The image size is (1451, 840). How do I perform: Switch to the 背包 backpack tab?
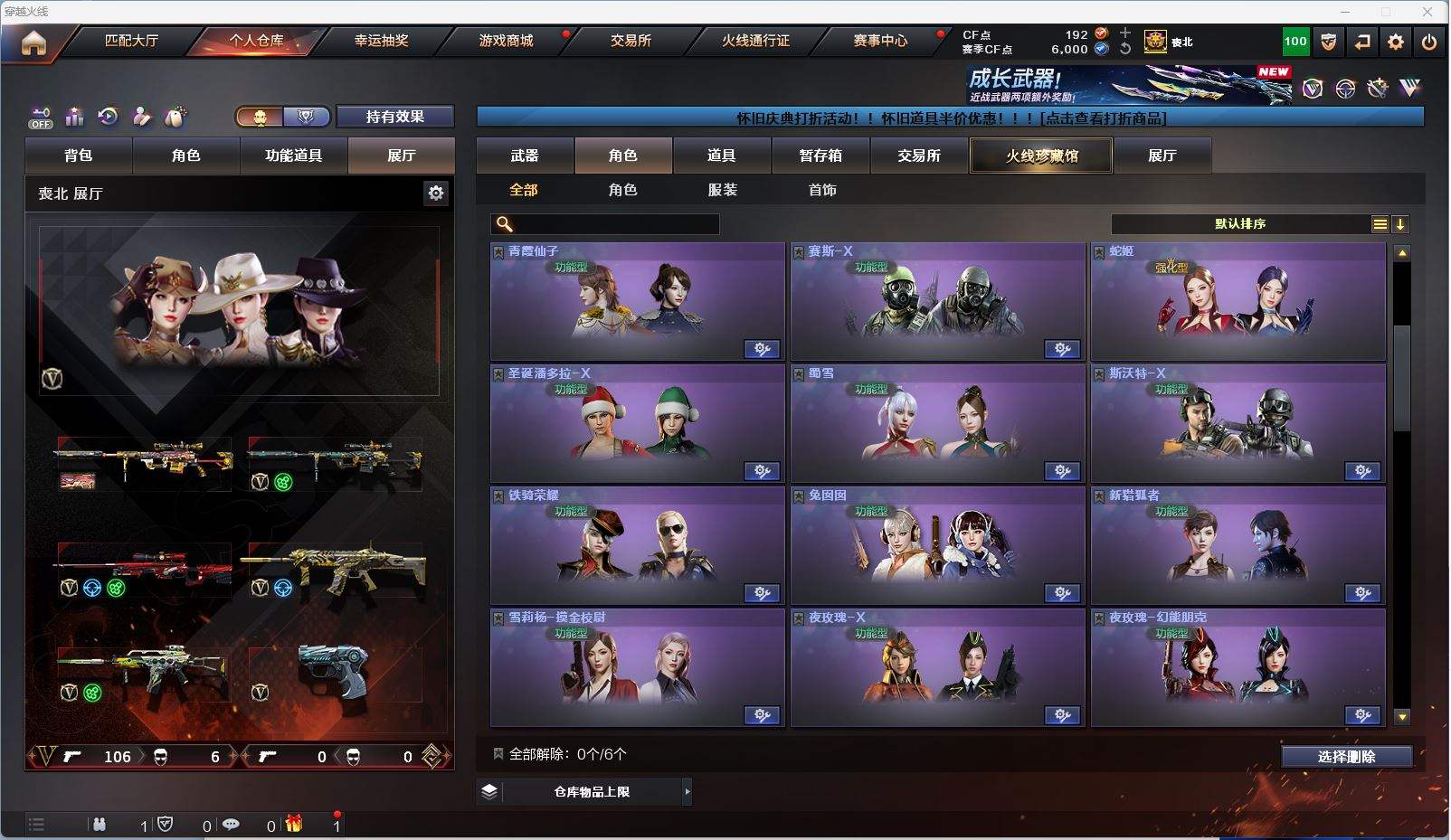79,156
